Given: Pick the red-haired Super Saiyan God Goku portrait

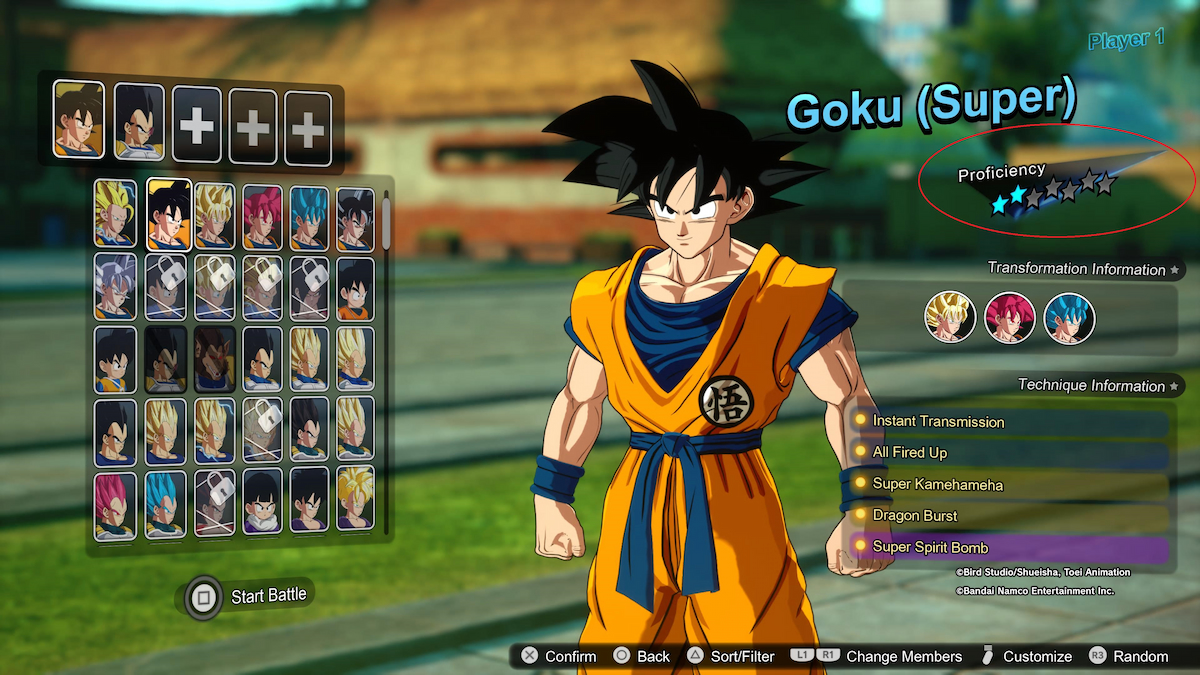Looking at the screenshot, I should pos(262,216).
